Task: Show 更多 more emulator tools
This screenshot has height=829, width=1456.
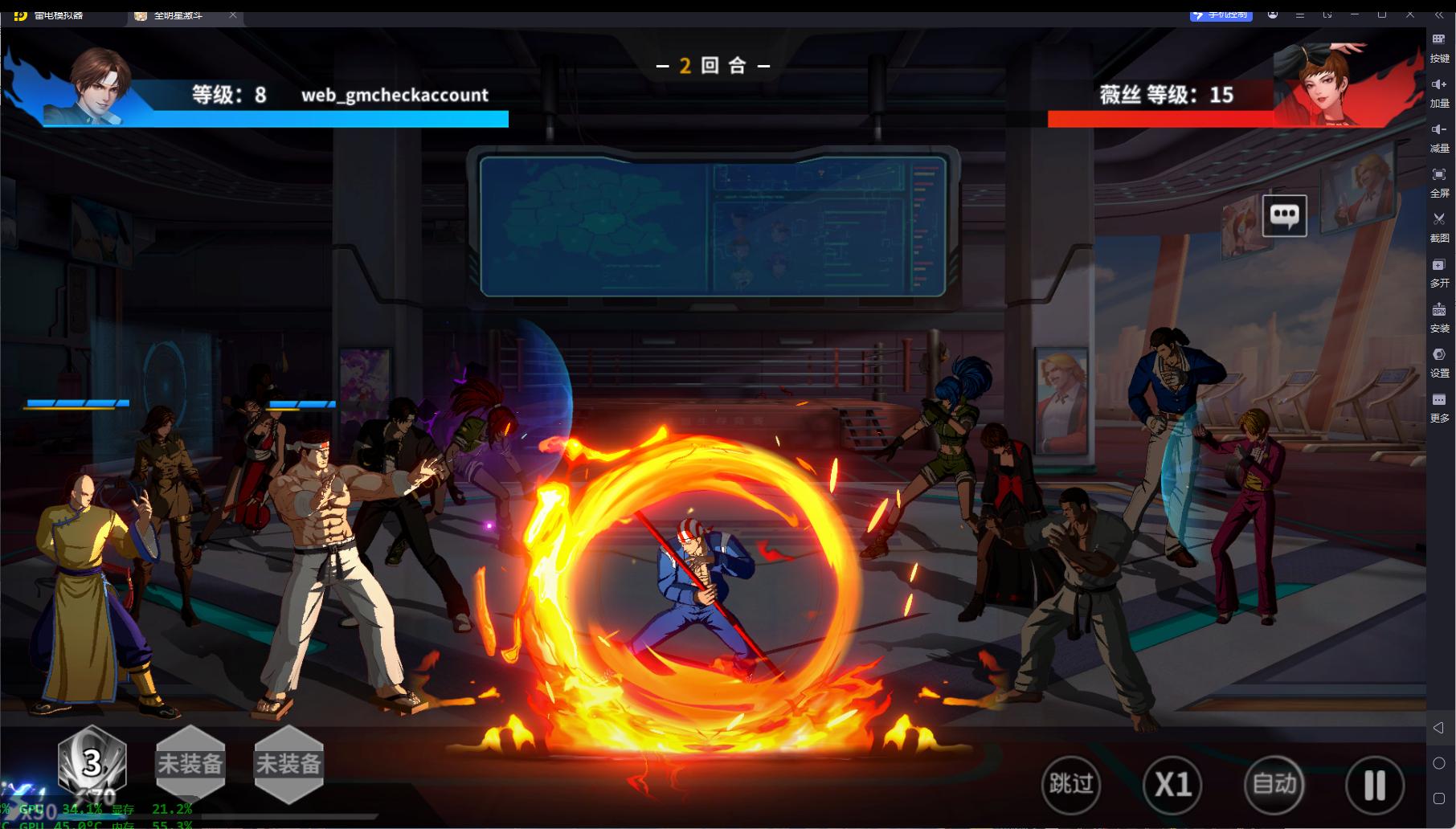Action: [1439, 406]
